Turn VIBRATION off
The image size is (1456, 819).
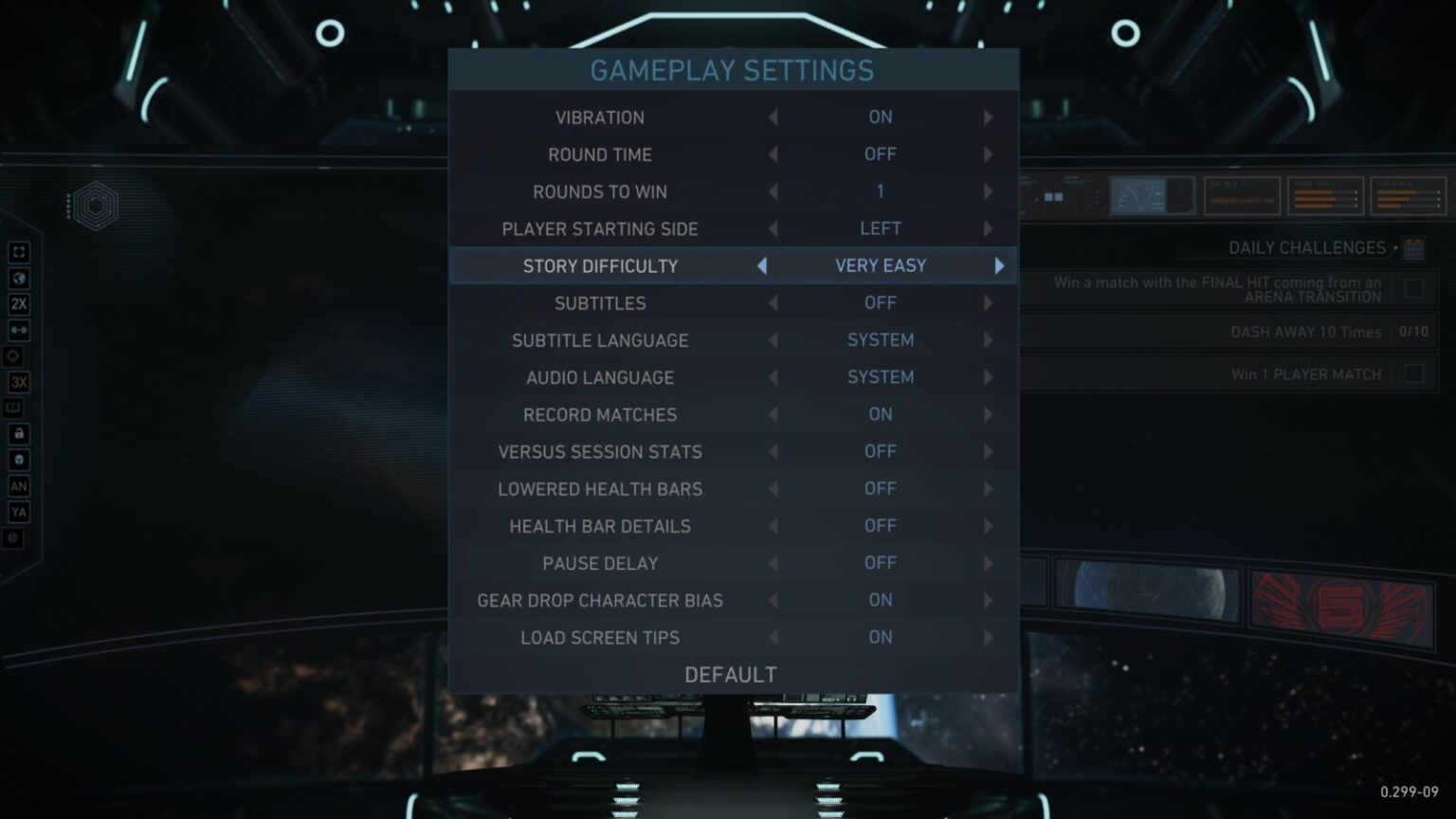point(772,117)
